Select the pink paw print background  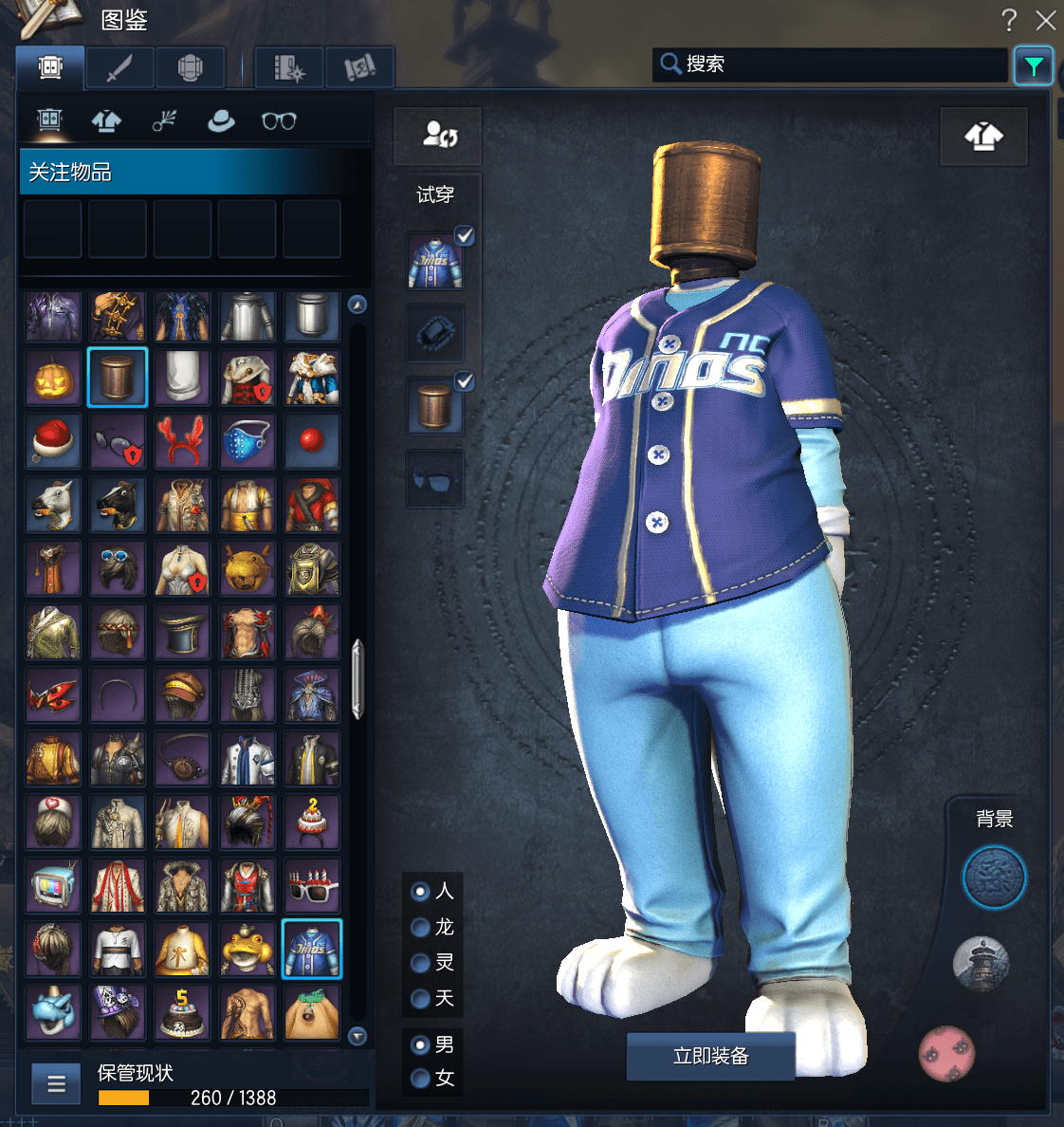tap(946, 1053)
